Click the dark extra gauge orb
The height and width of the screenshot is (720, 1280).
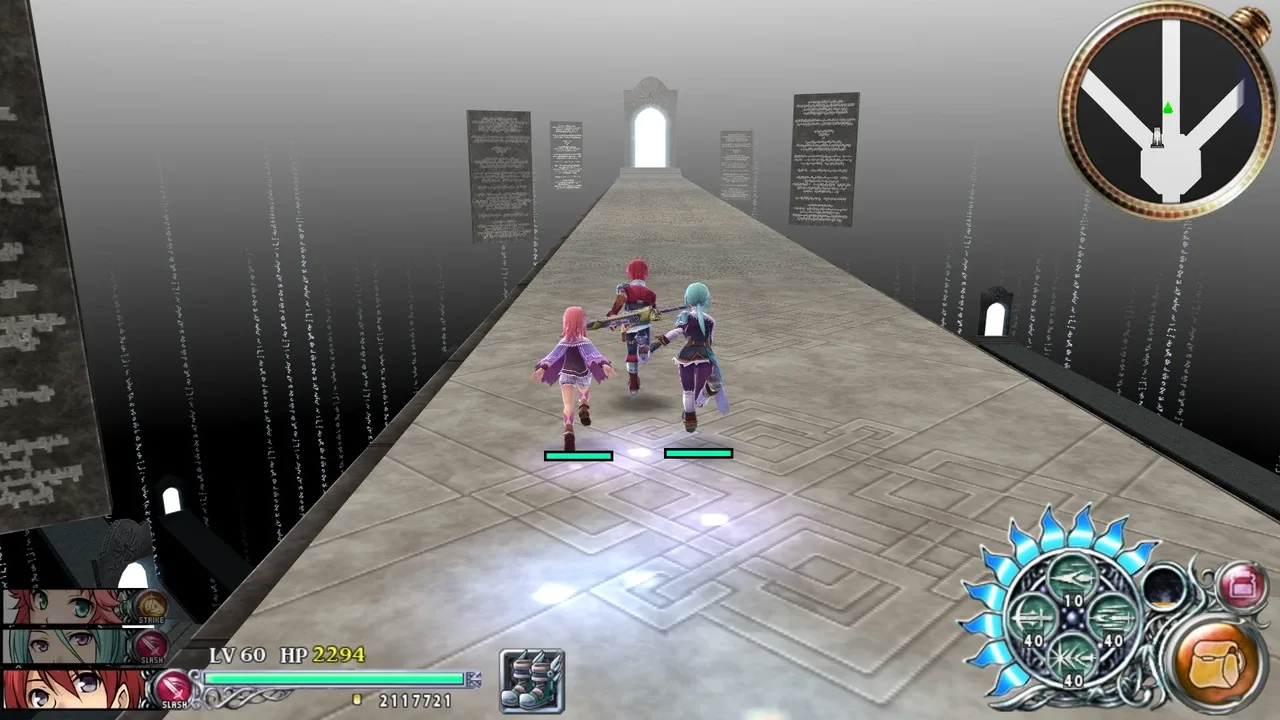point(1164,588)
